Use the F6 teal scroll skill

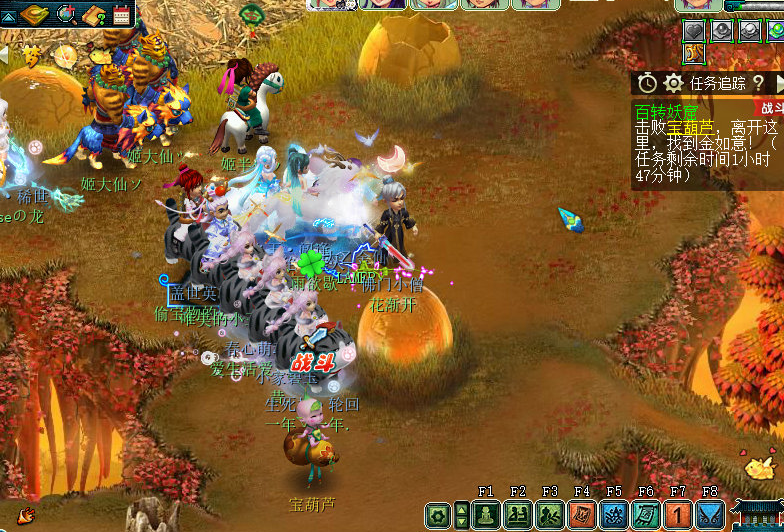coord(646,516)
